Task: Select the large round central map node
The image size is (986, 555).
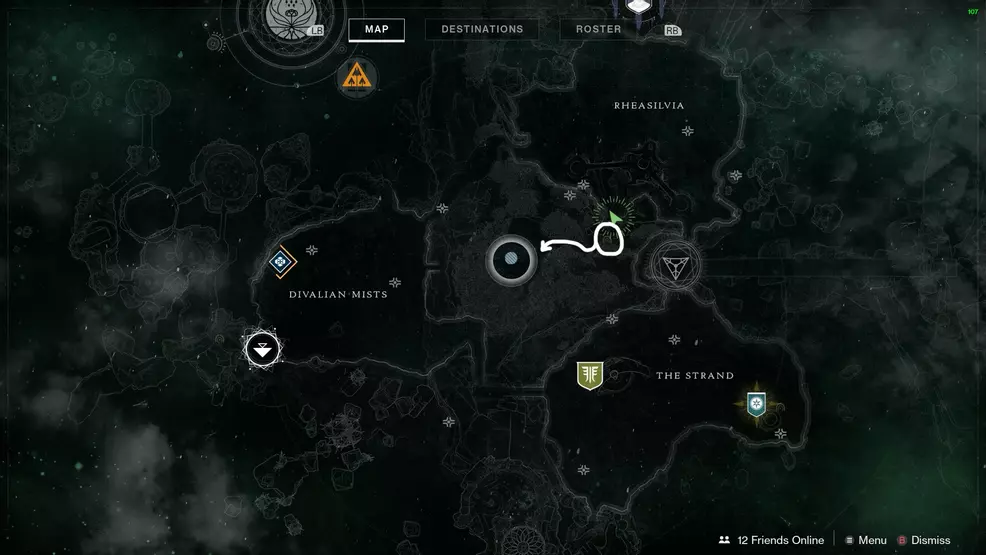Action: coord(511,261)
